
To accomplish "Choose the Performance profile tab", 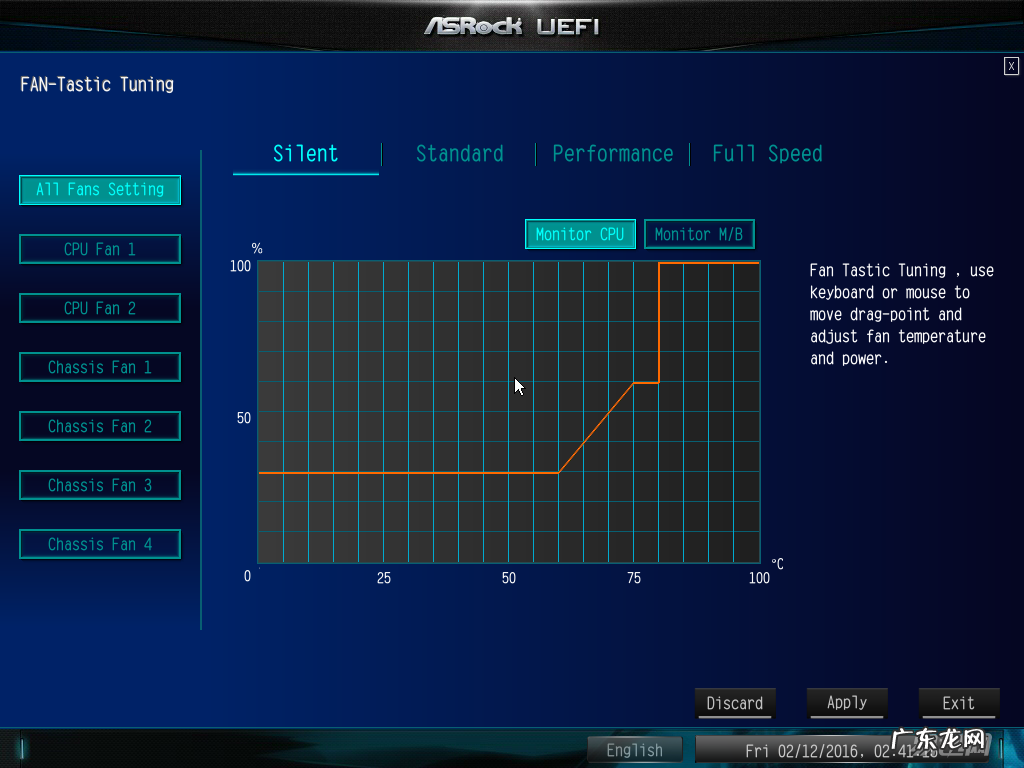I will (612, 154).
